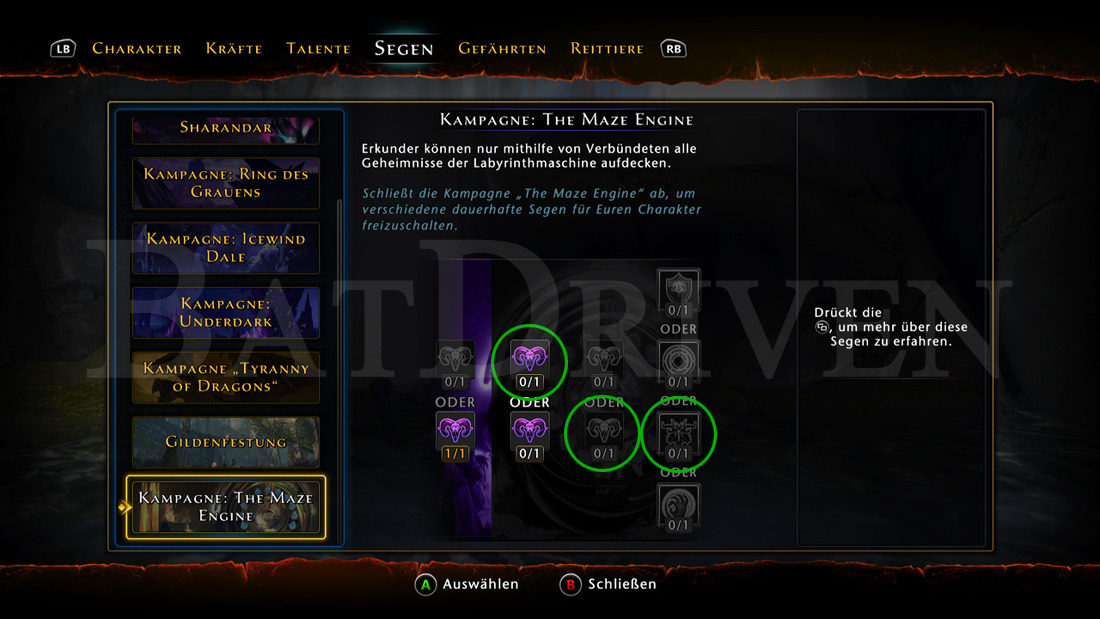
Task: Select Kampagne „Tyranny of Dragons“
Action: point(226,377)
